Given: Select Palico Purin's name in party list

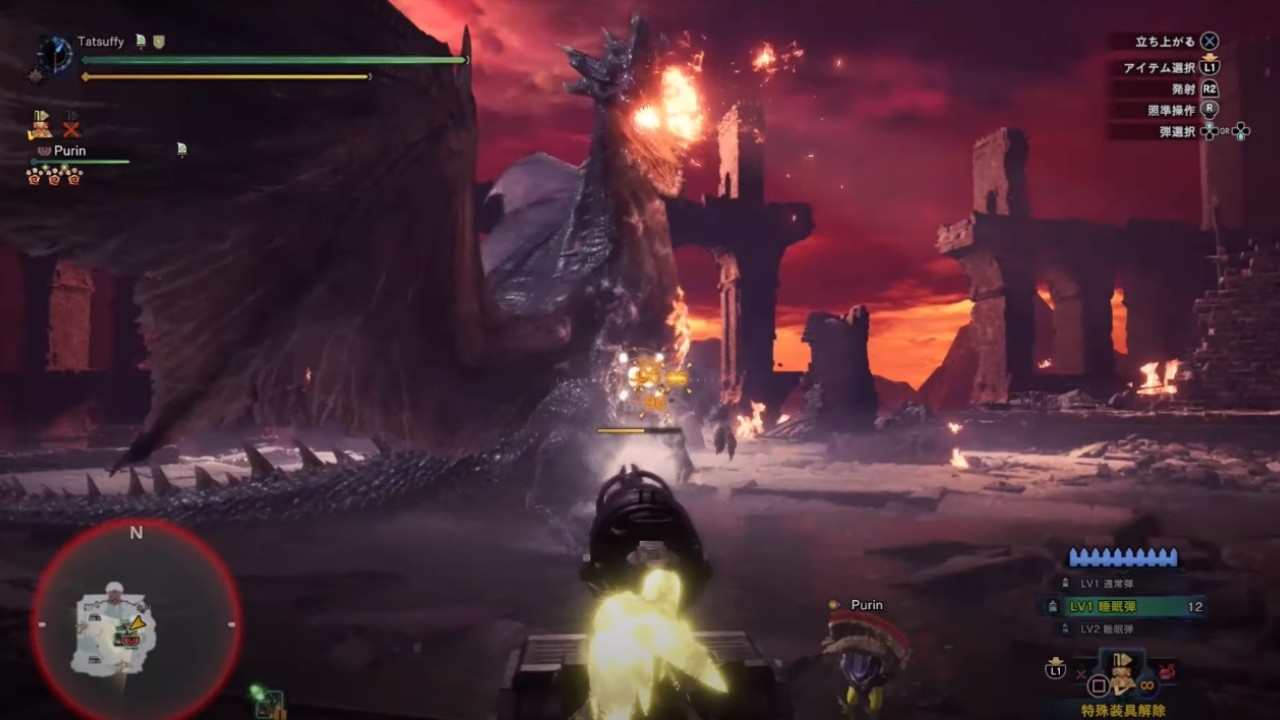Looking at the screenshot, I should tap(69, 150).
